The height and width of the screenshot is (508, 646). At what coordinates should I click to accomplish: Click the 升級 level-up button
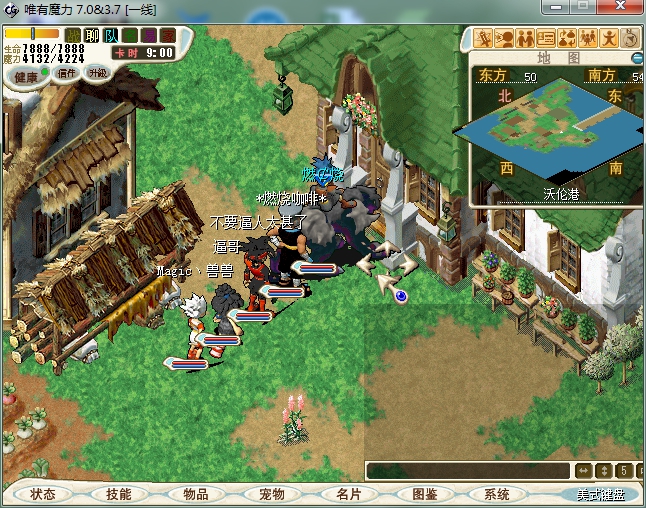click(x=97, y=74)
